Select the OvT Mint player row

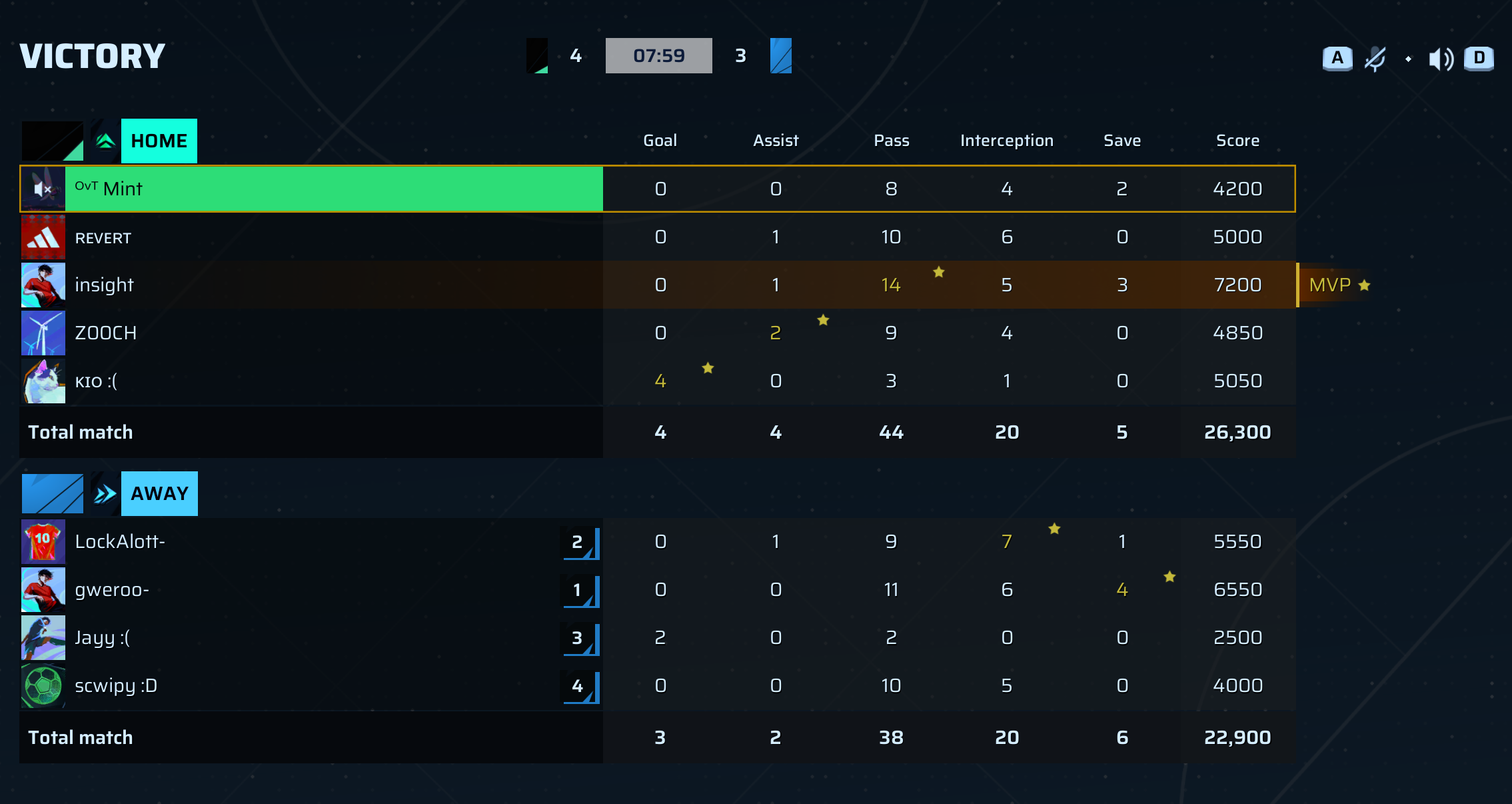[x=333, y=189]
